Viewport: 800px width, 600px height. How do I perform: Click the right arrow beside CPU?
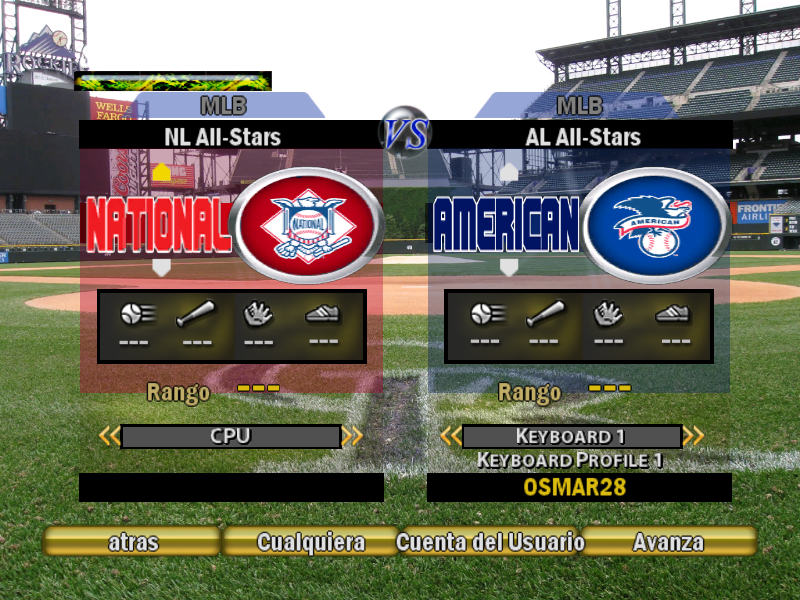[352, 436]
